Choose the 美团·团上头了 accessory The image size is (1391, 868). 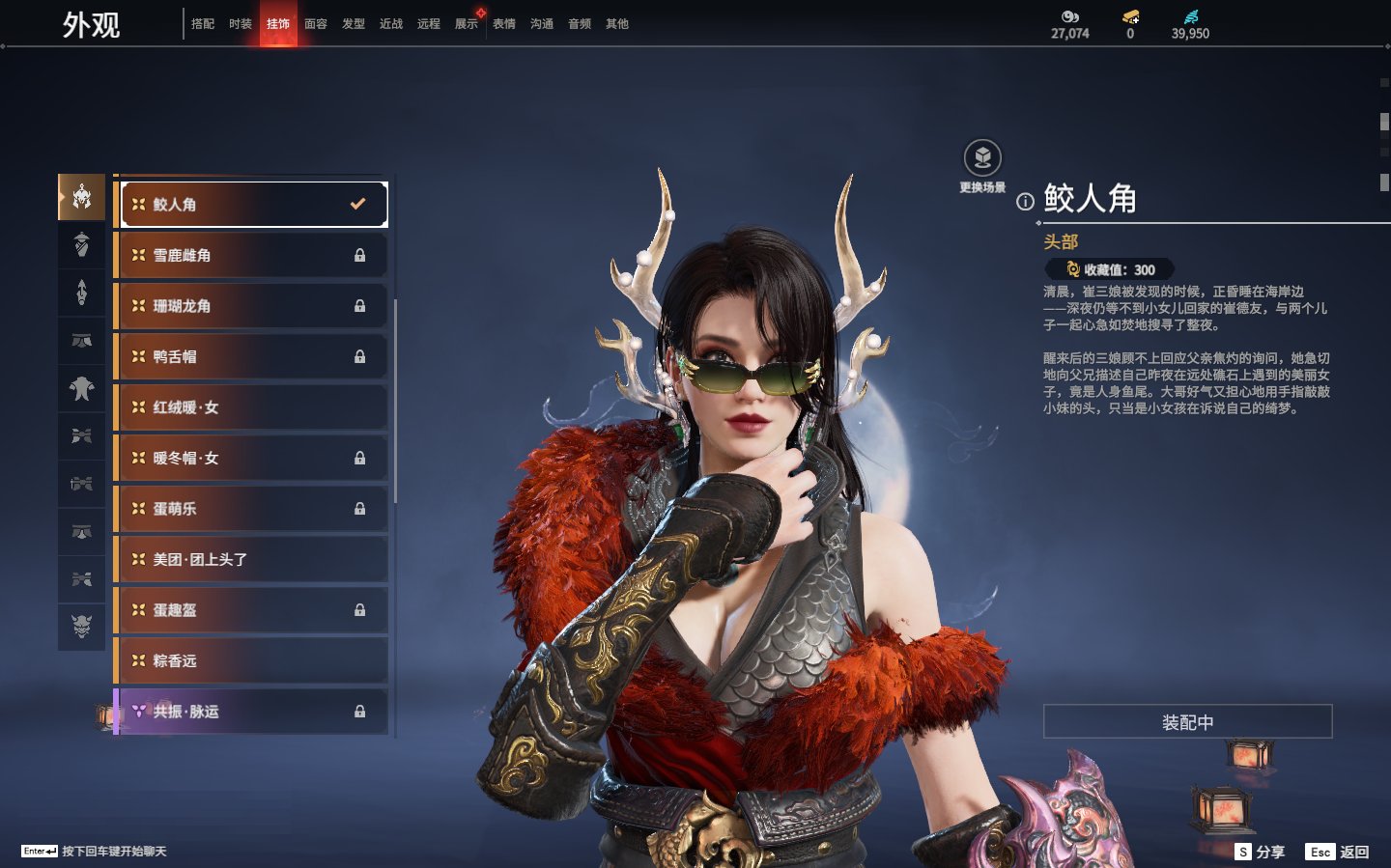click(x=251, y=560)
